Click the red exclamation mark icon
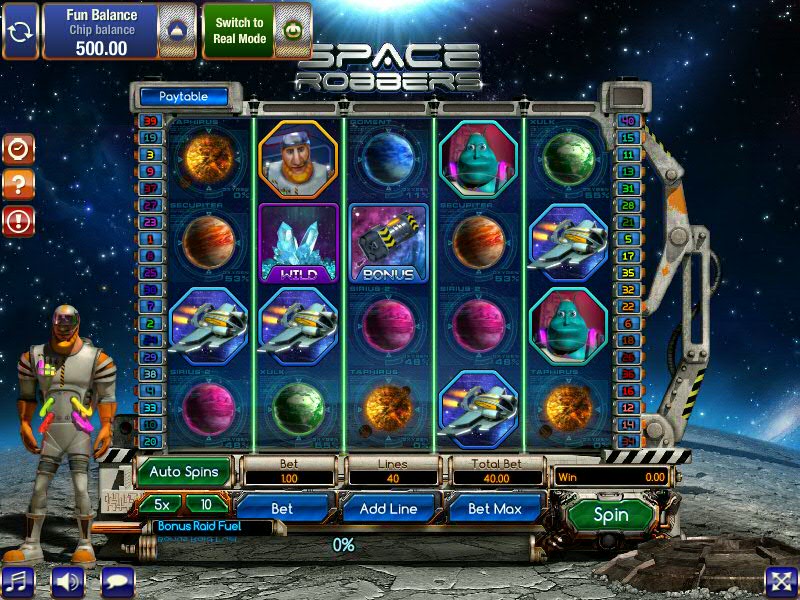Screen dimensions: 800x600 click(18, 220)
